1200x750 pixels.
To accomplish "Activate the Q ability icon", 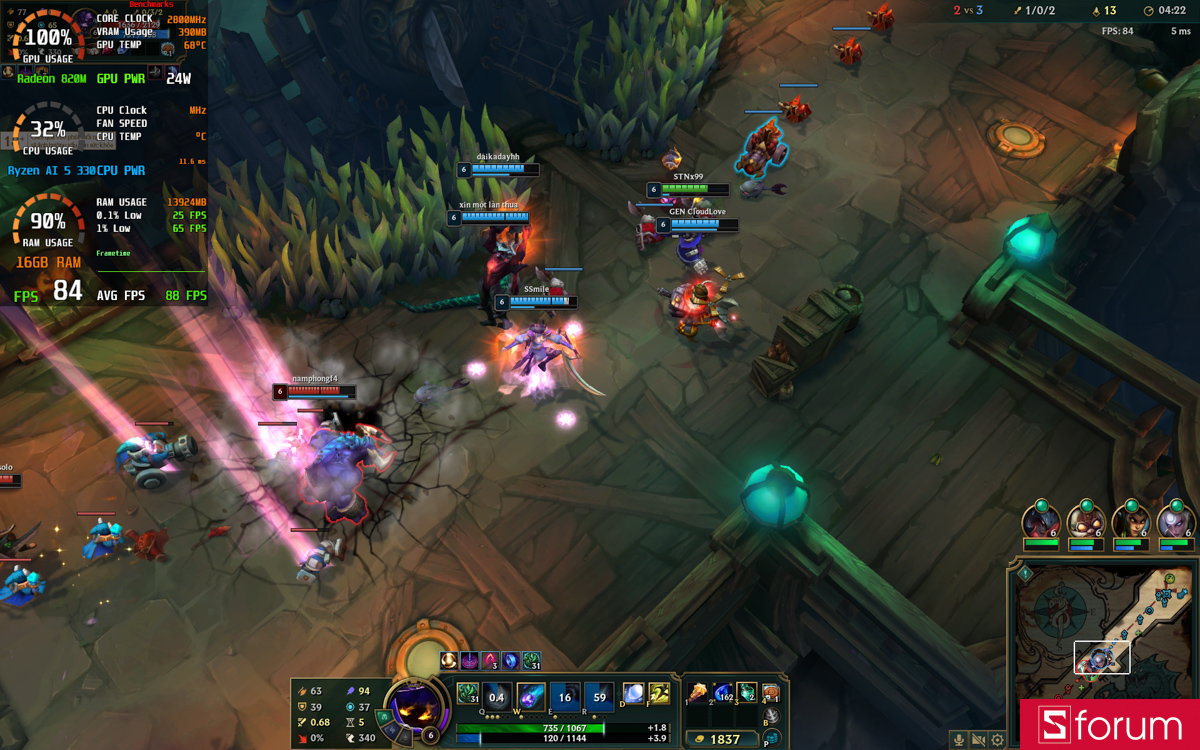I will click(x=496, y=696).
